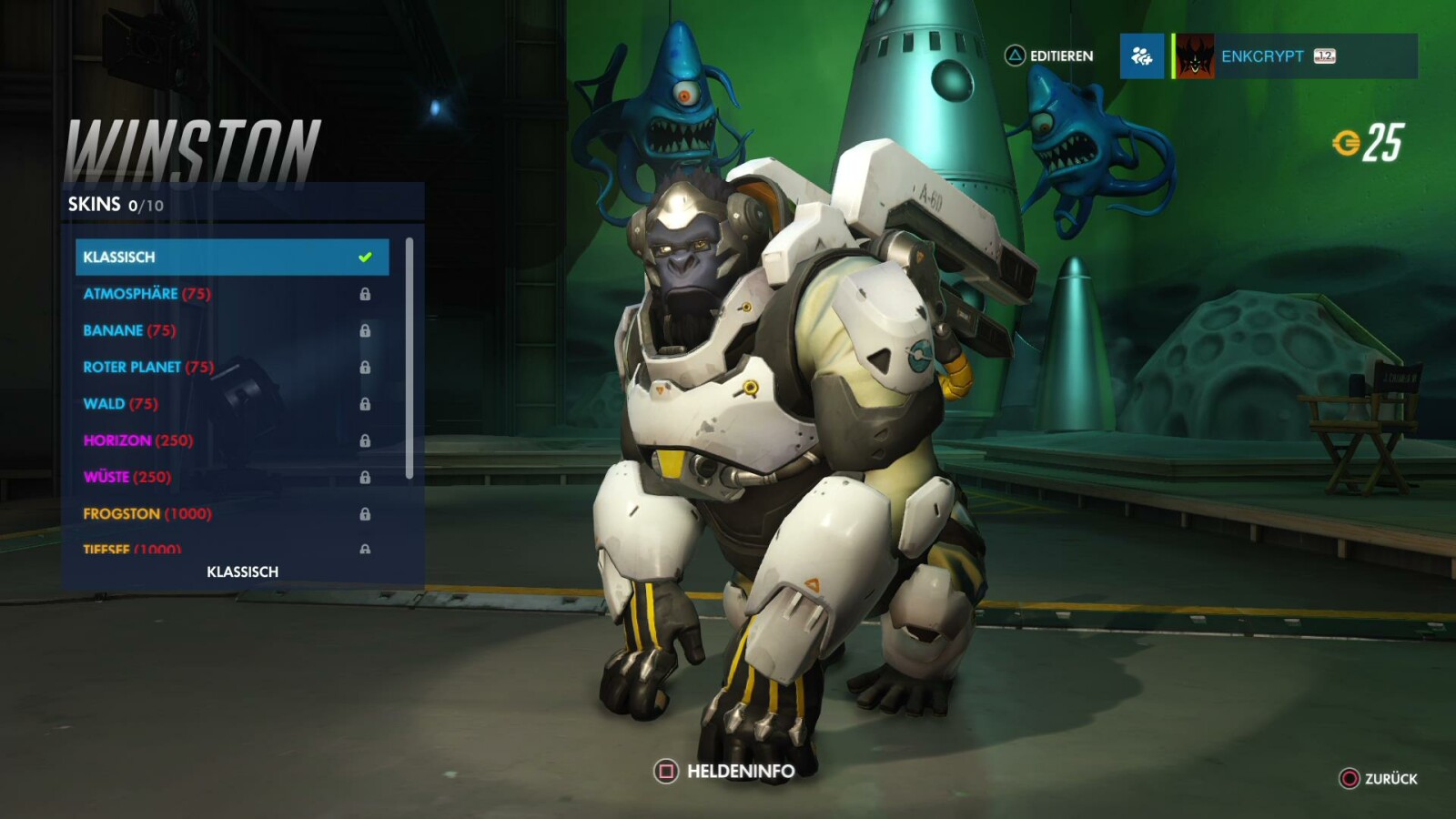Pick the Wüste skin
1456x819 pixels.
tap(231, 477)
